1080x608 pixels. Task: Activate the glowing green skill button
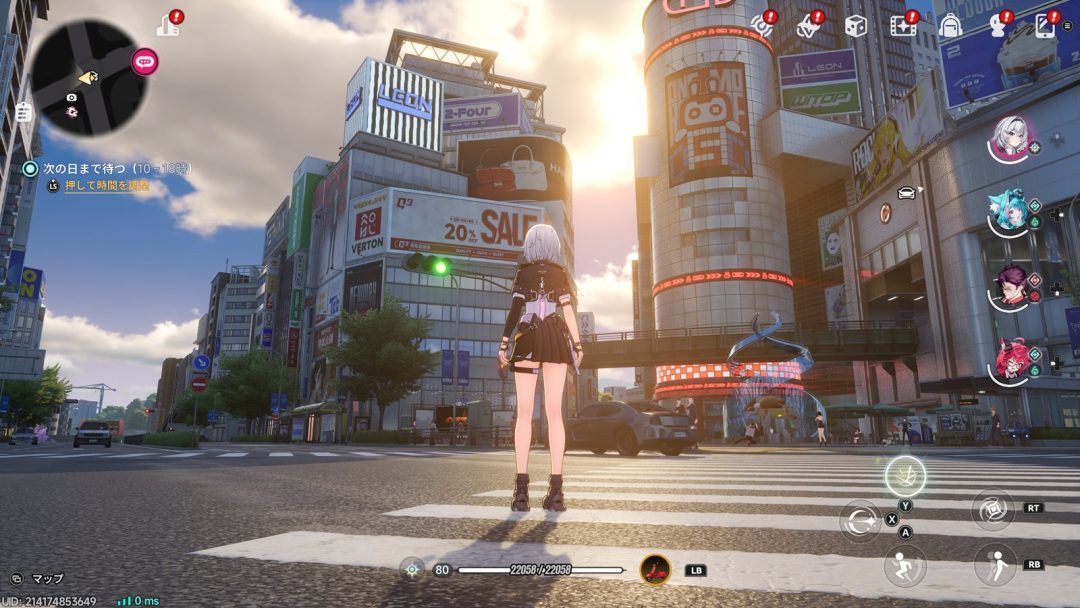point(905,476)
